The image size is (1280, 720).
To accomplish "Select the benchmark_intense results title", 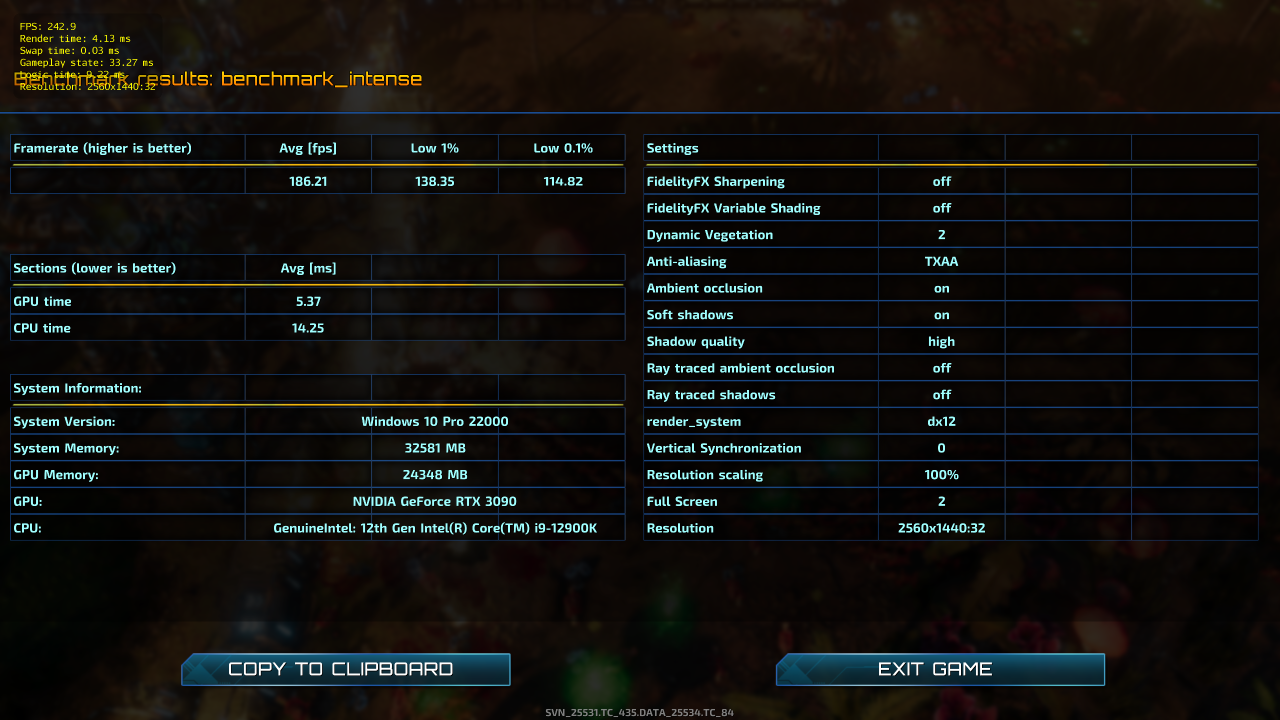I will coord(217,78).
